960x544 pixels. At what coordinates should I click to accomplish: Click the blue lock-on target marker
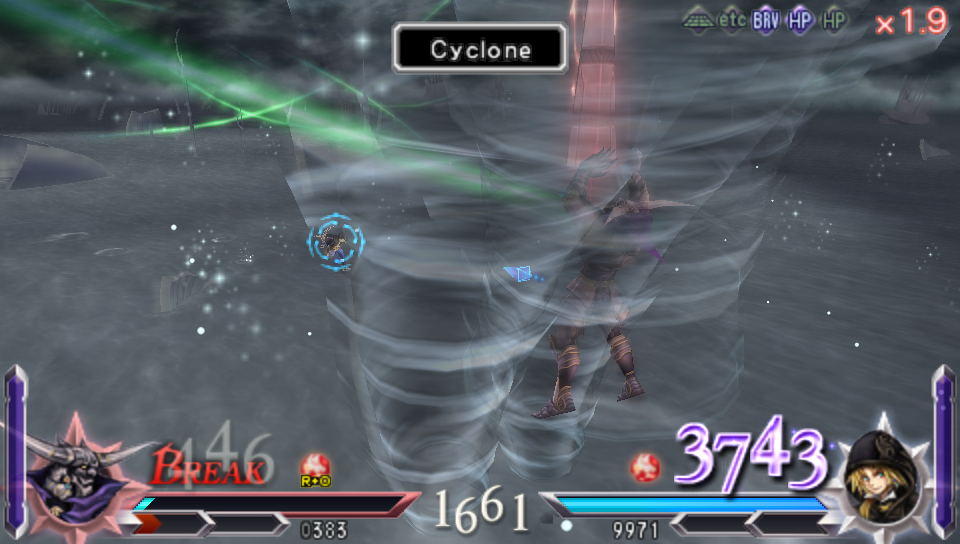pos(335,240)
